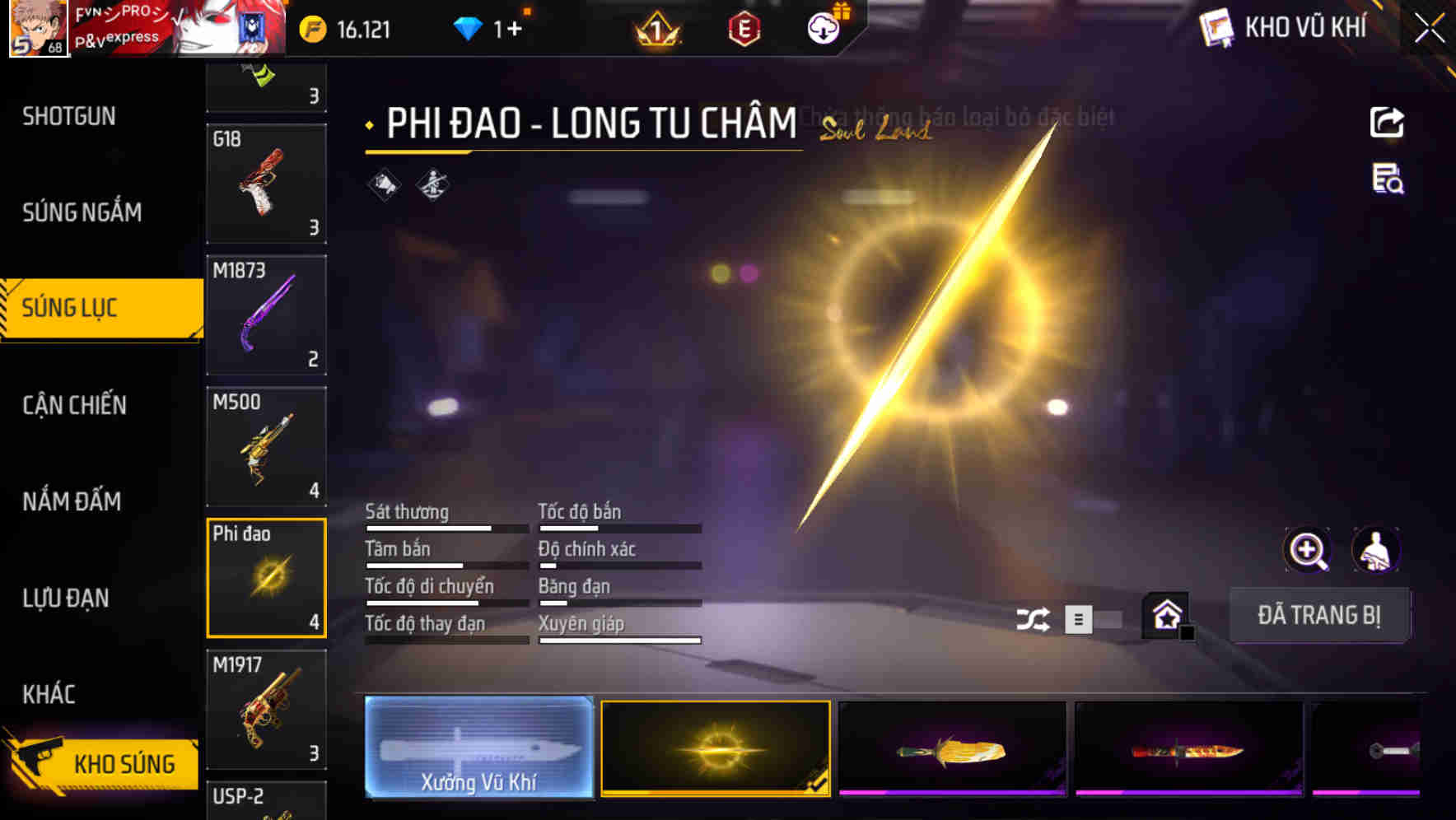Click the gold coin currency icon
This screenshot has width=1456, height=820.
click(310, 27)
